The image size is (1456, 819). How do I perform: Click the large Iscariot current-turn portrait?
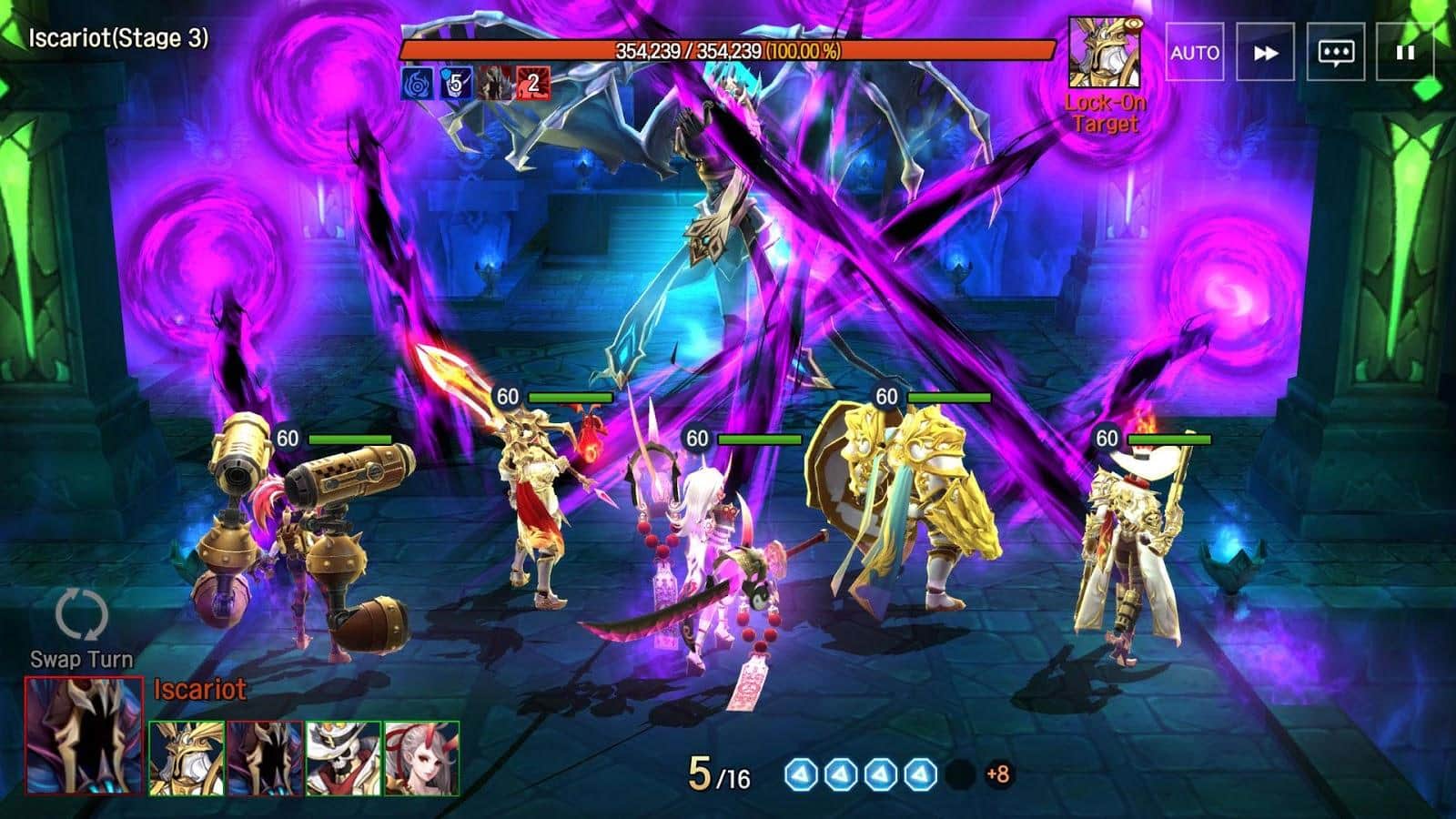[84, 735]
